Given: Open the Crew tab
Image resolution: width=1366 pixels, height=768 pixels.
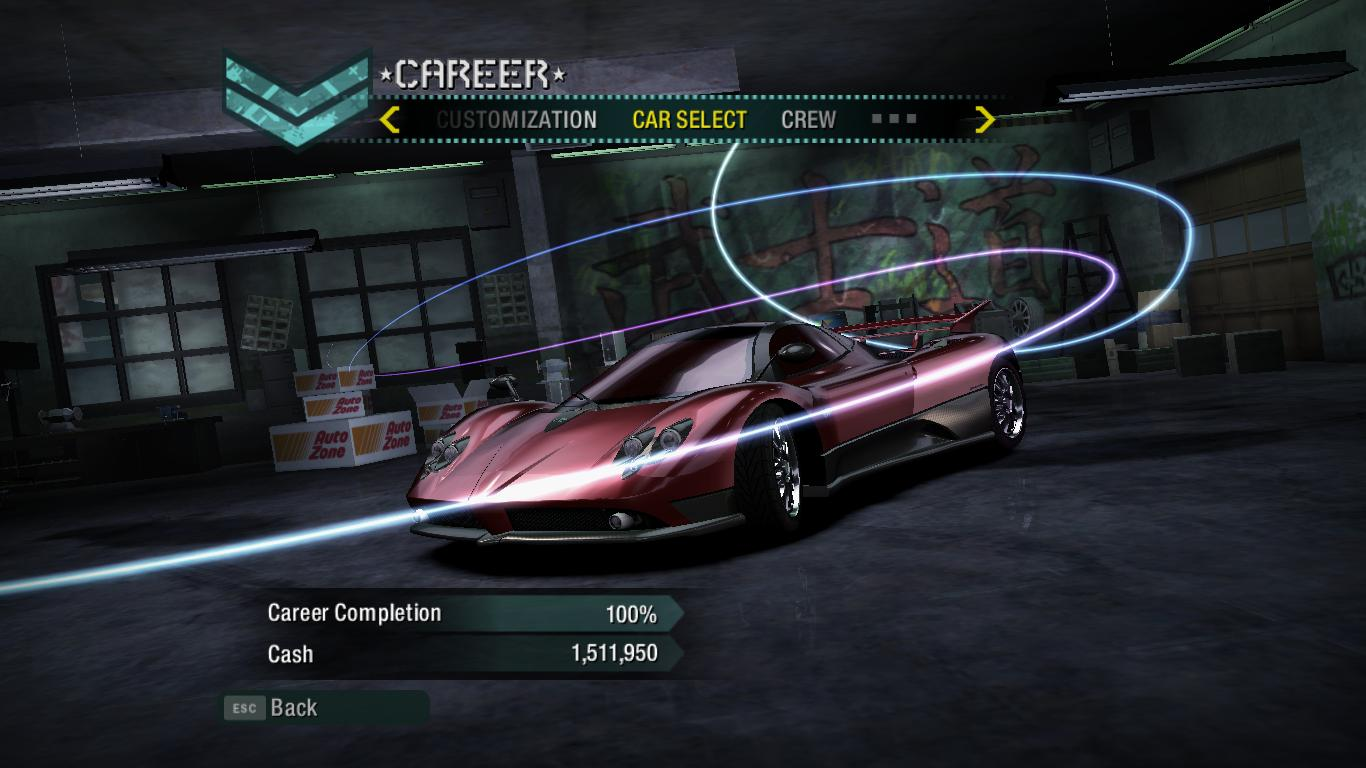Looking at the screenshot, I should pyautogui.click(x=808, y=120).
